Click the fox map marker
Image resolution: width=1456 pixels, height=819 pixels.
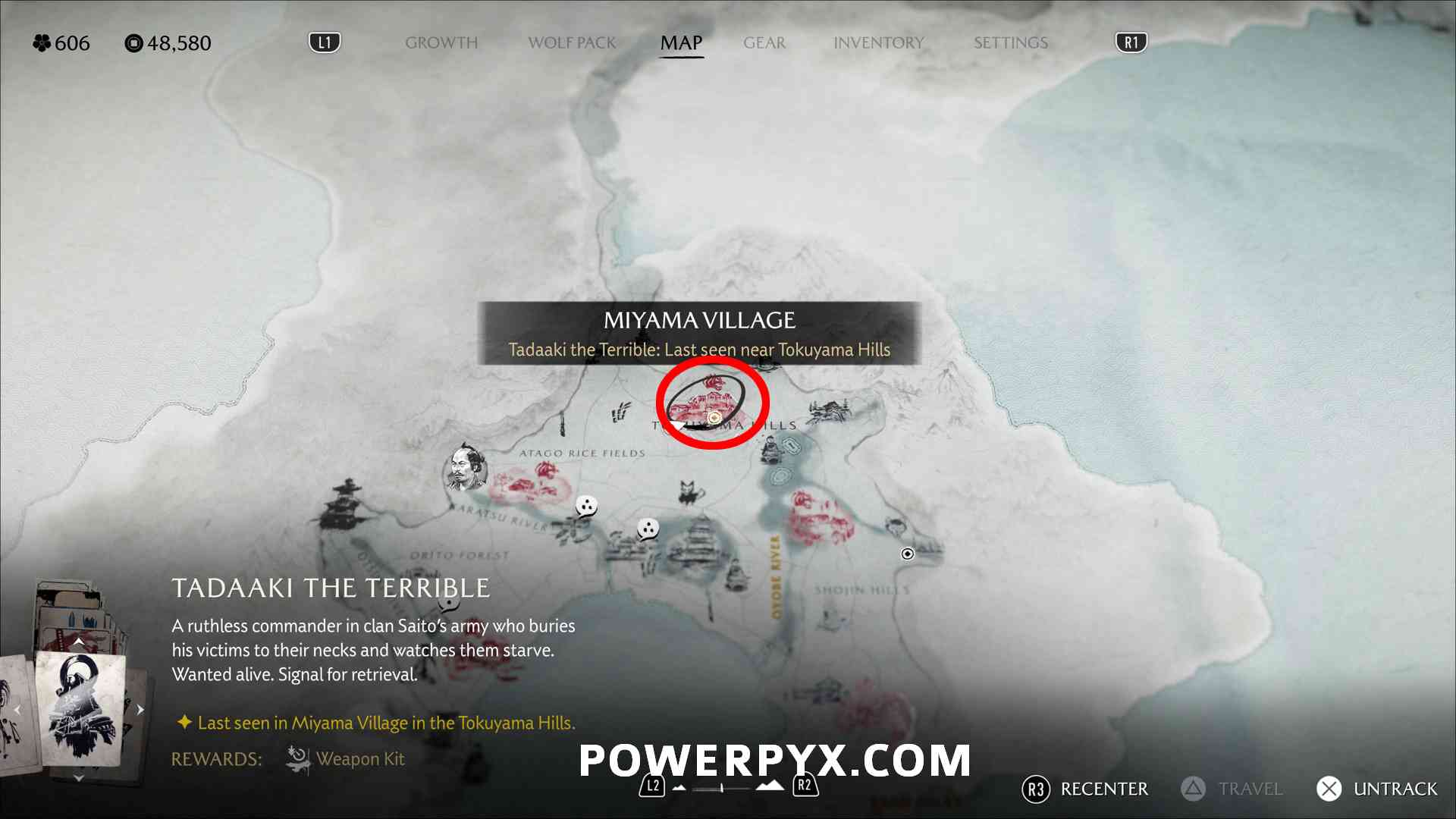tap(689, 492)
